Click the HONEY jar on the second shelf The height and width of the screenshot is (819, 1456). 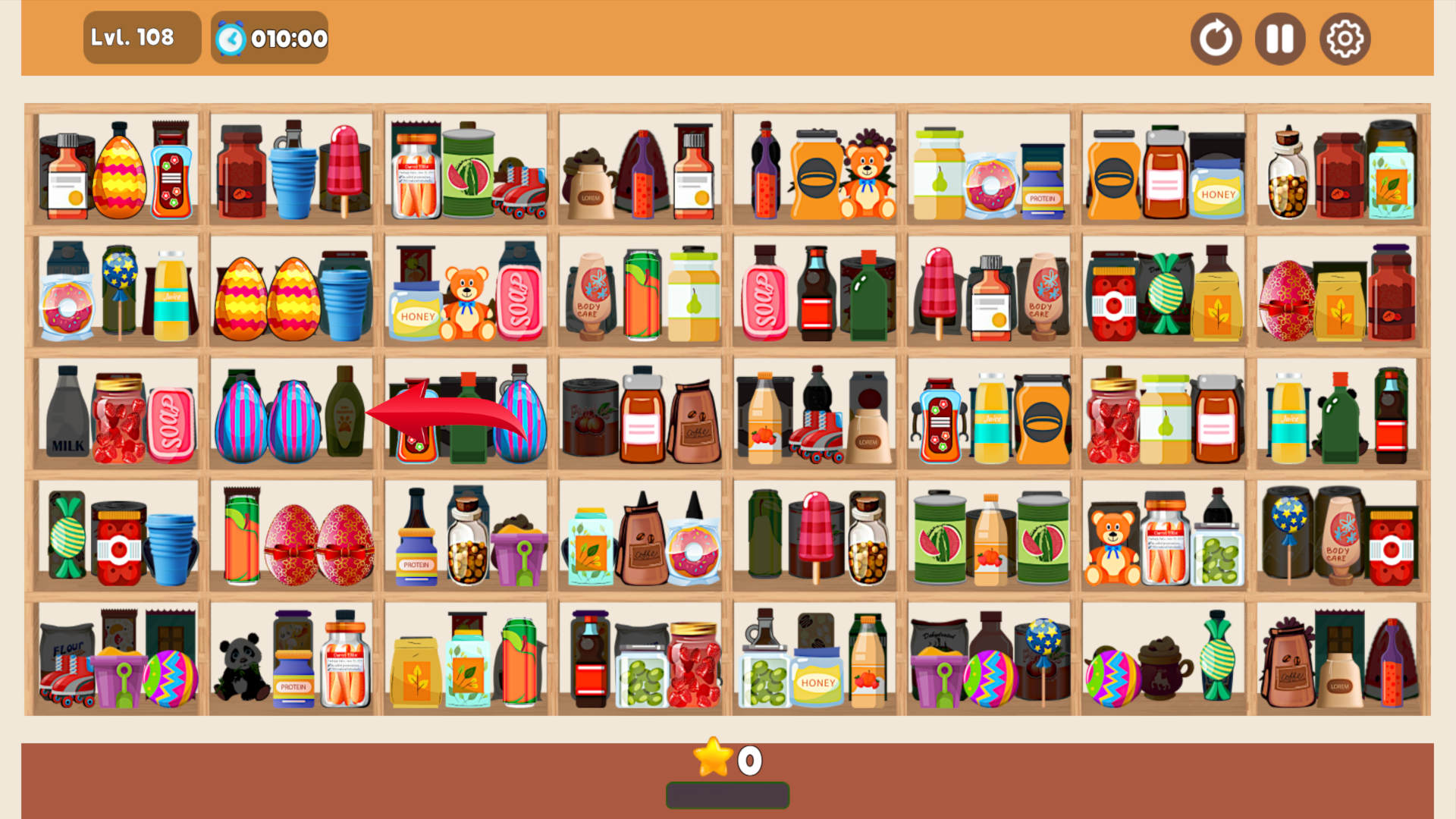416,311
